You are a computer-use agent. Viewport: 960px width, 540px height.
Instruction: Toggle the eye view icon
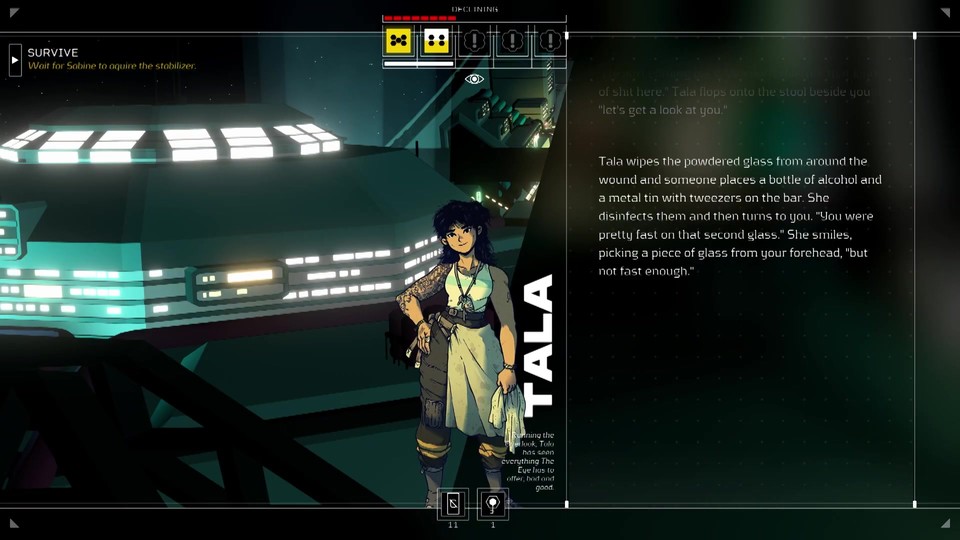[474, 79]
